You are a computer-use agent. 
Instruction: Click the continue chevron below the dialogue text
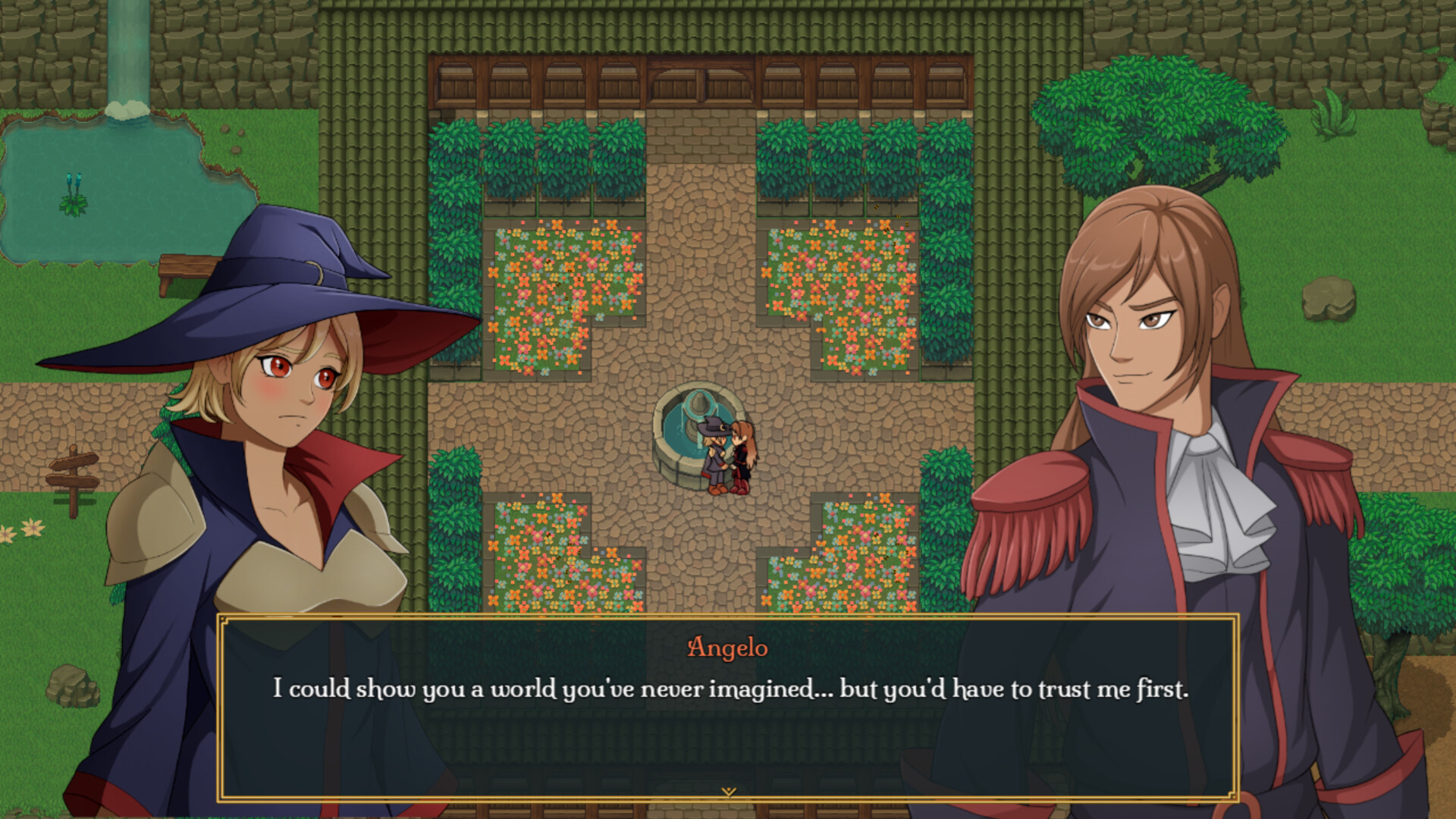coord(730,791)
